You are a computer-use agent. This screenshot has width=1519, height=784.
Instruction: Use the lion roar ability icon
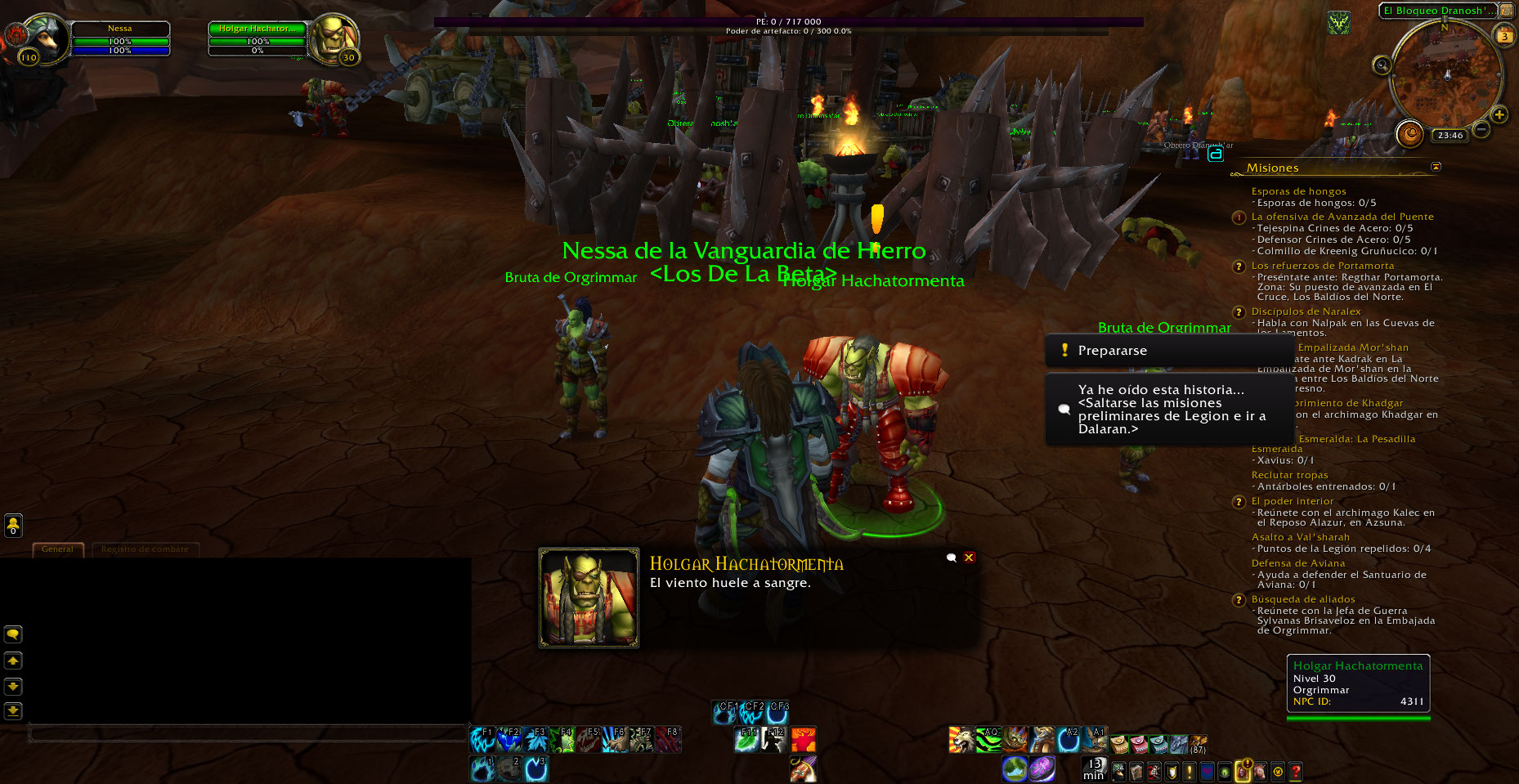[961, 740]
